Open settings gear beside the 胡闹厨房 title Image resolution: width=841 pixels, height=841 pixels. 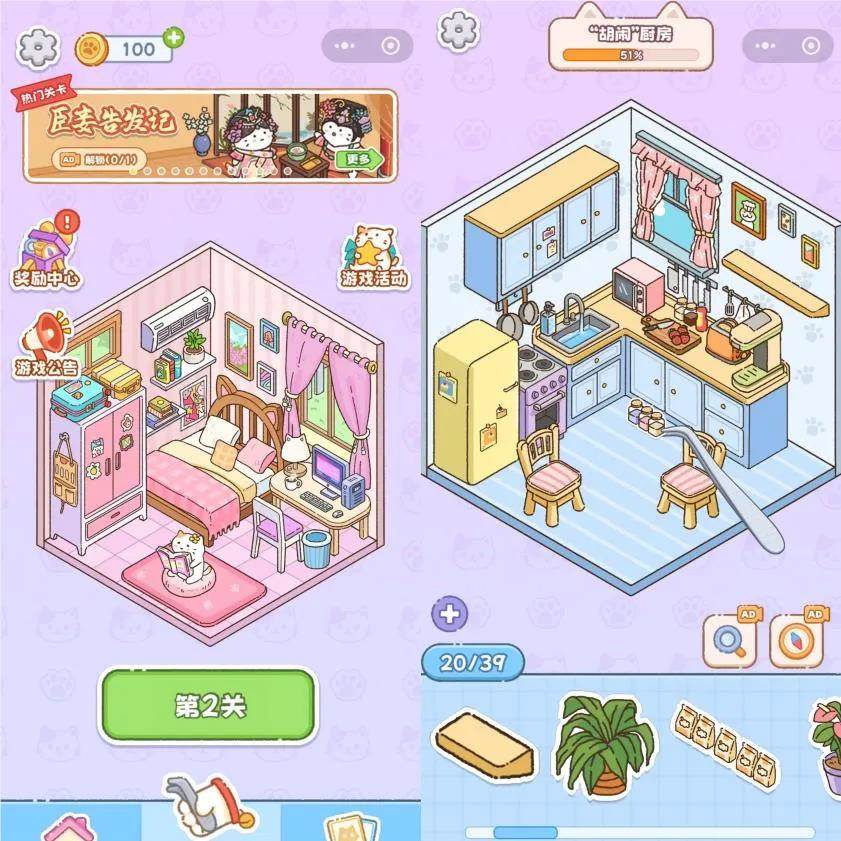[x=459, y=30]
